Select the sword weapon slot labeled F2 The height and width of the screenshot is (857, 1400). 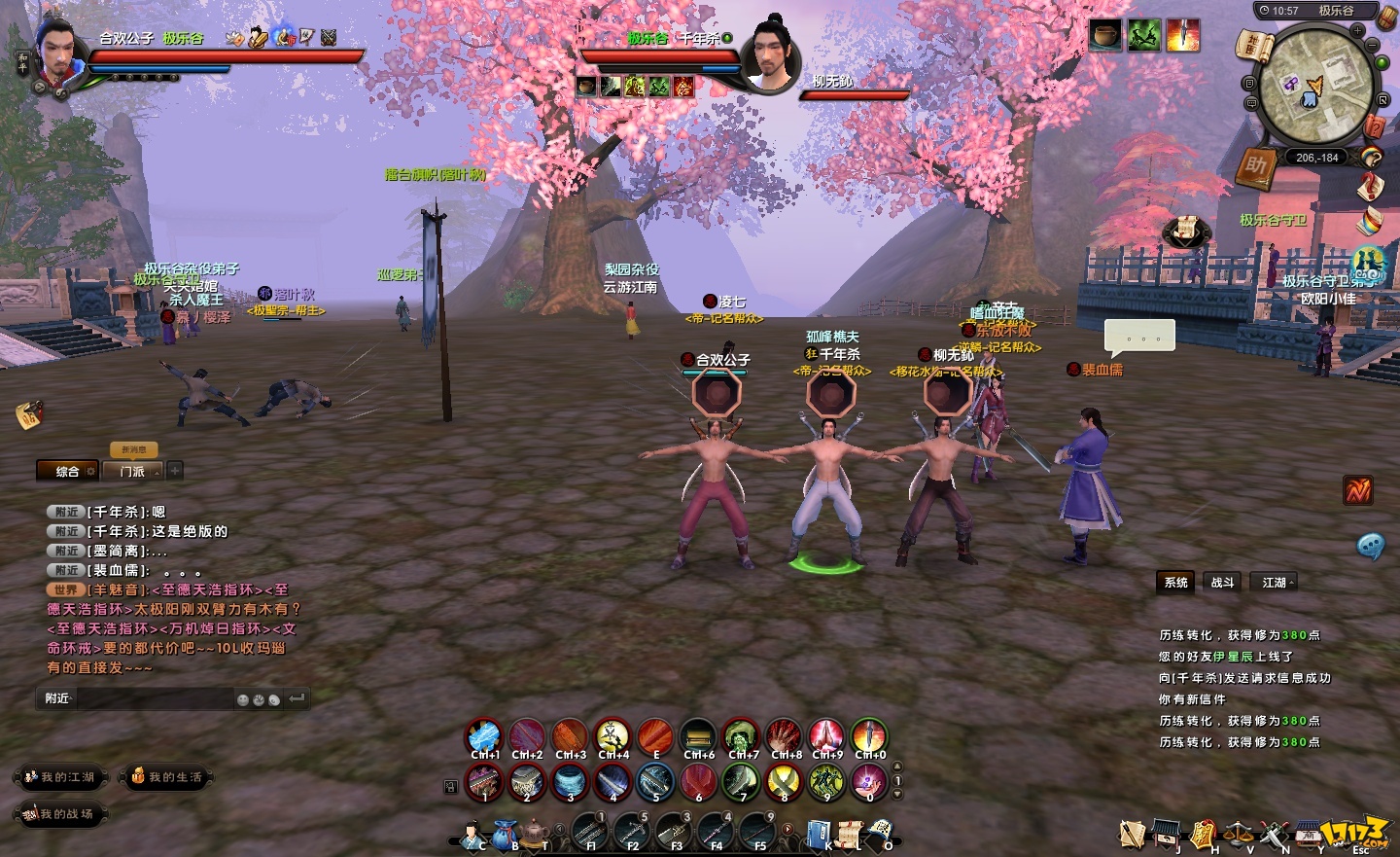click(x=632, y=832)
